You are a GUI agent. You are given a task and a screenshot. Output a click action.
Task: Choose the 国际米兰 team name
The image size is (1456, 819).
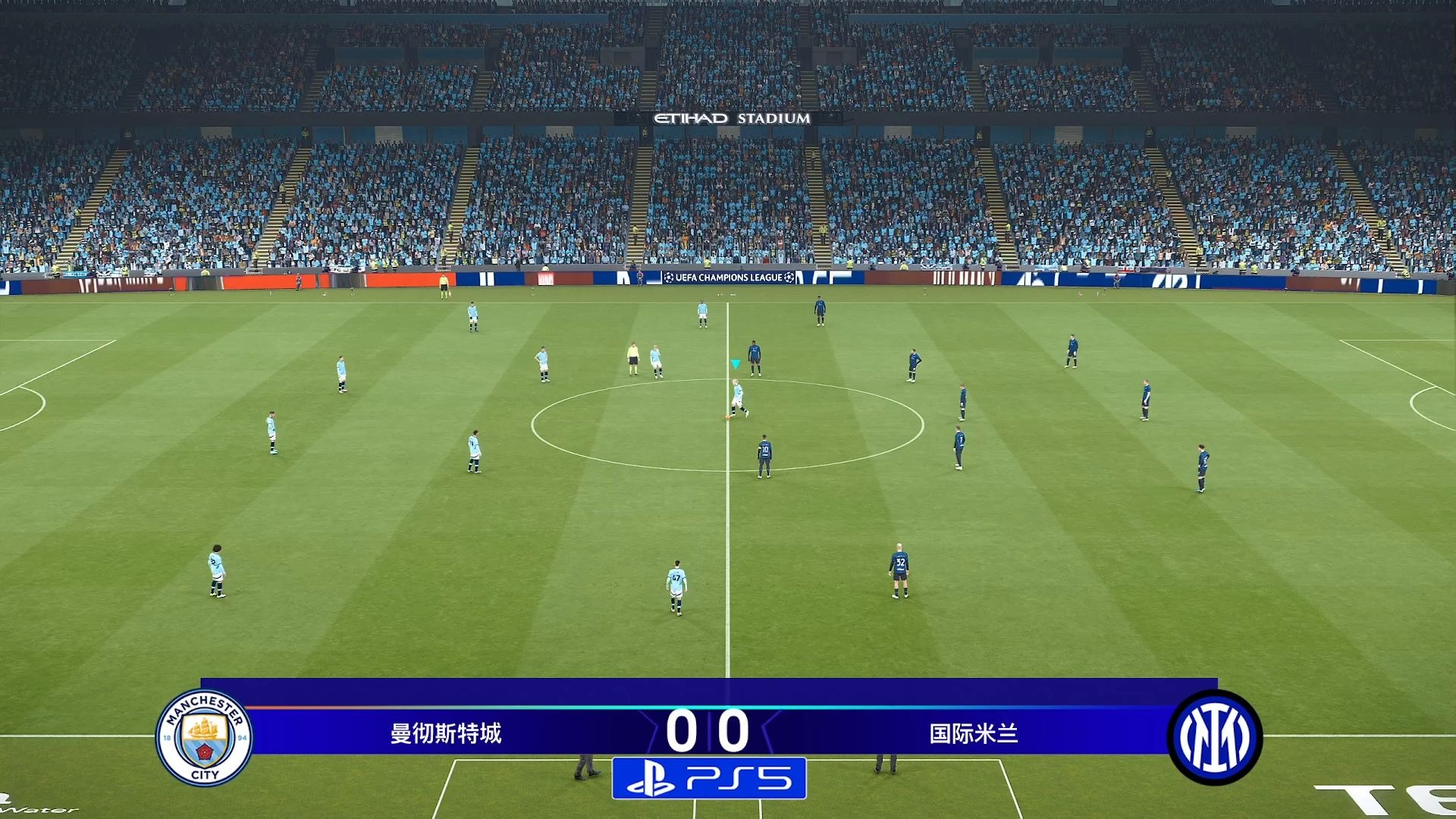tap(974, 733)
